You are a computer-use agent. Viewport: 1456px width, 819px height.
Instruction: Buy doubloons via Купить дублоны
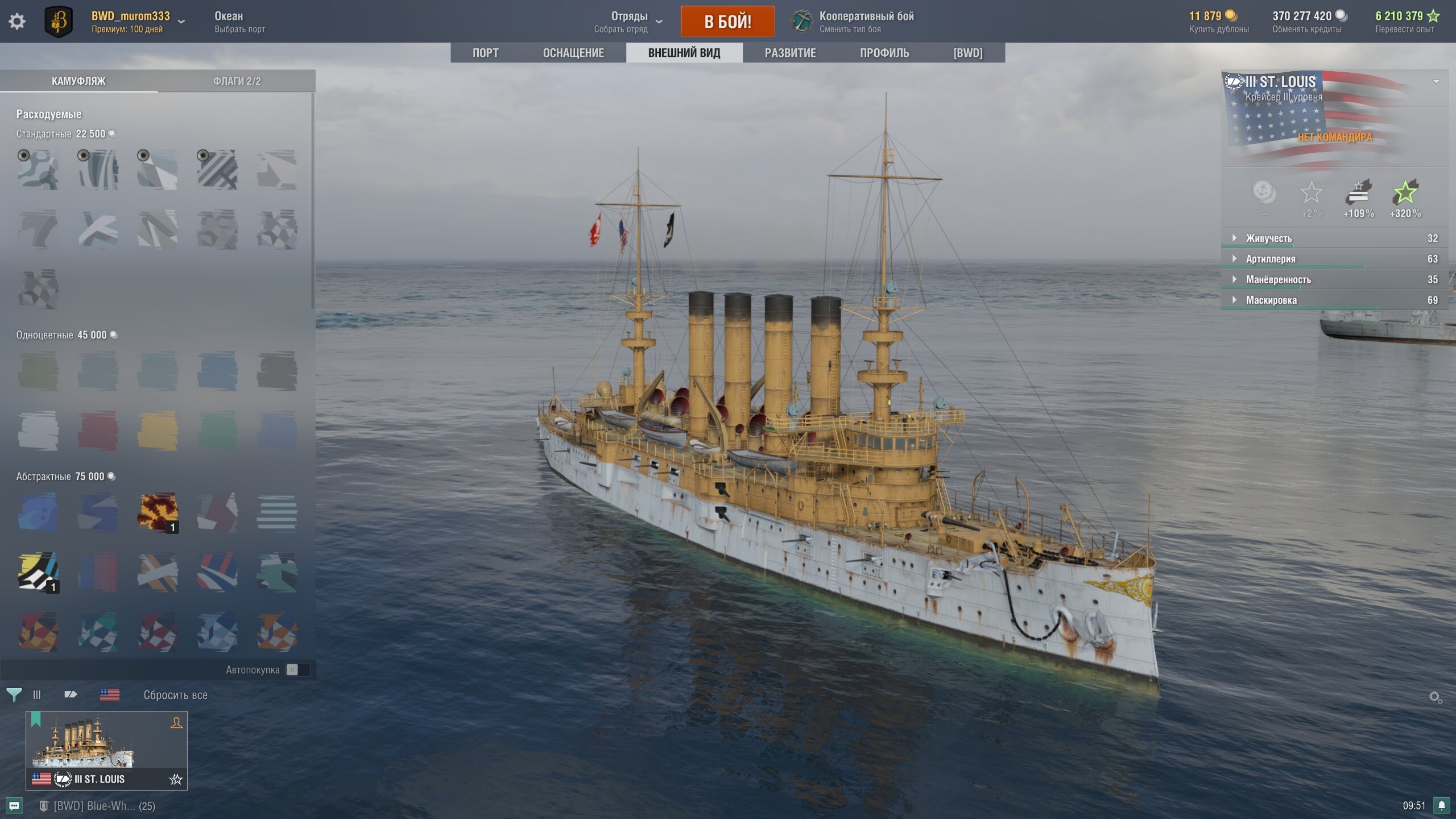[x=1218, y=29]
